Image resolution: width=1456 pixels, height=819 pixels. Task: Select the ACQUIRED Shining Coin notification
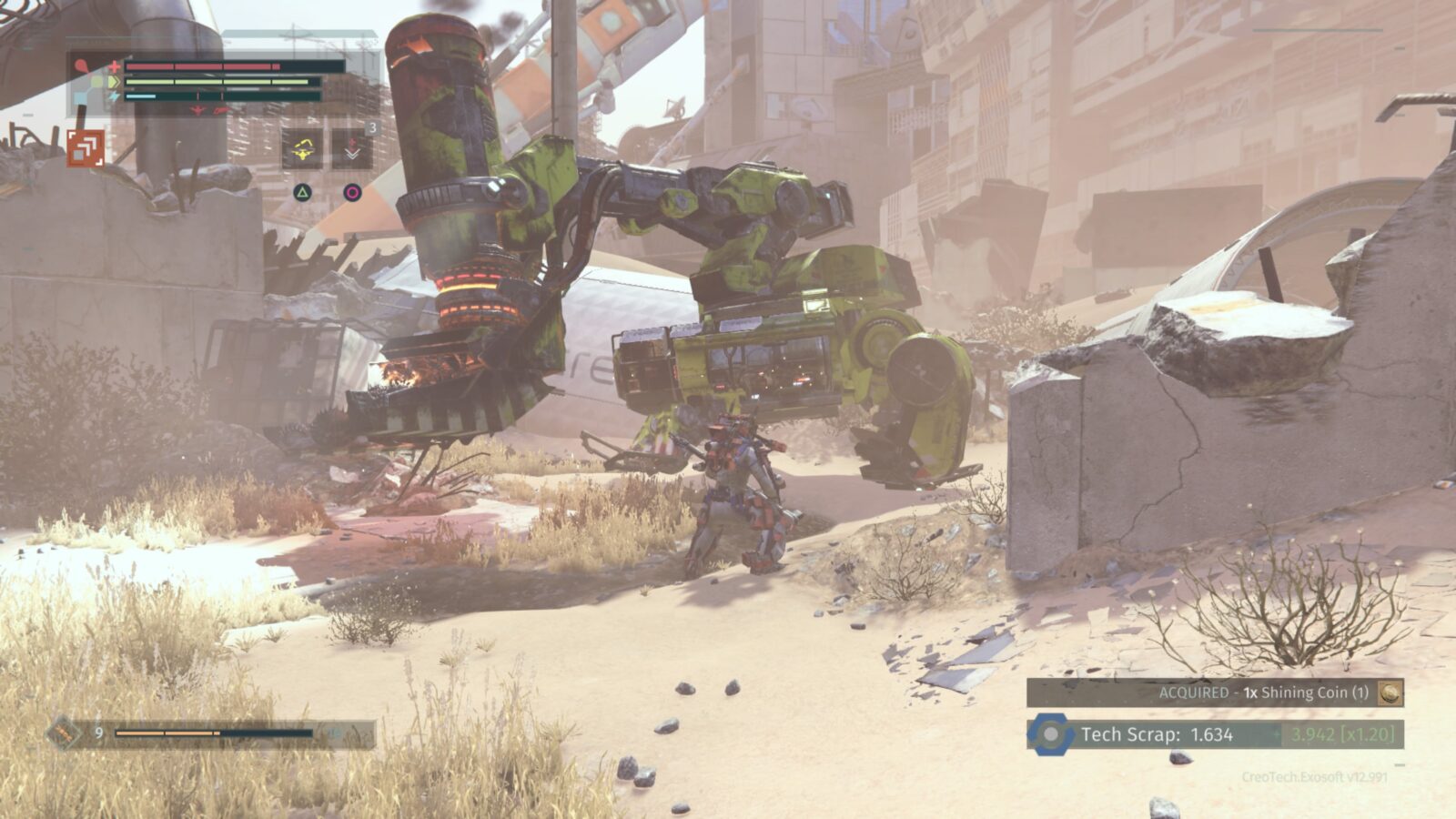[x=1265, y=693]
